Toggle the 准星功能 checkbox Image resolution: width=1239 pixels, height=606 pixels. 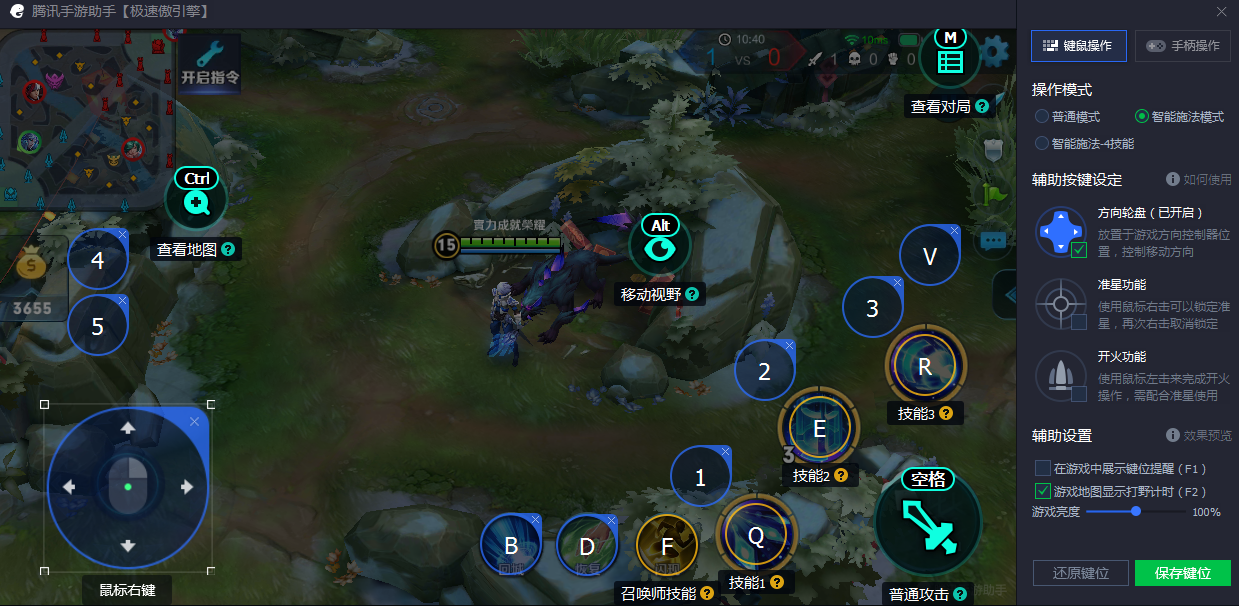pyautogui.click(x=1079, y=322)
